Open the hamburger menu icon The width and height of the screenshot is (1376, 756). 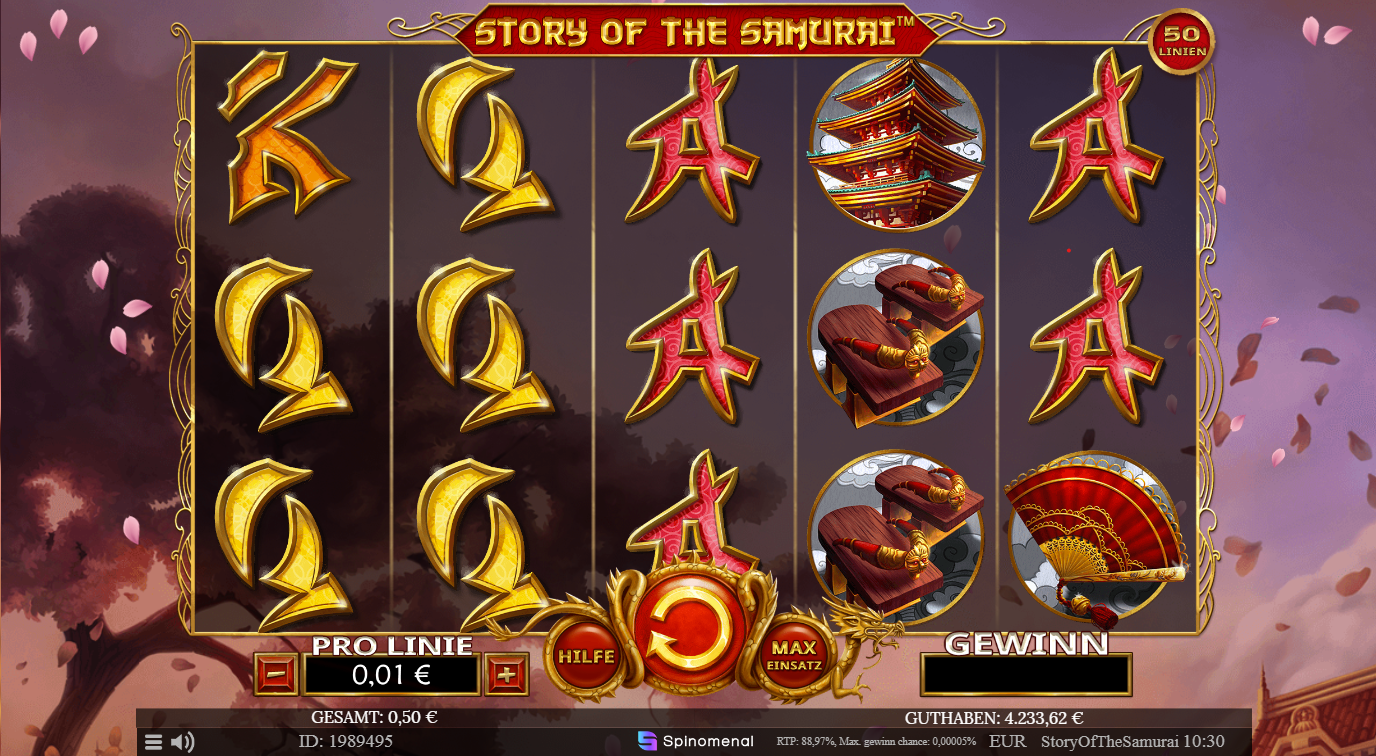154,740
